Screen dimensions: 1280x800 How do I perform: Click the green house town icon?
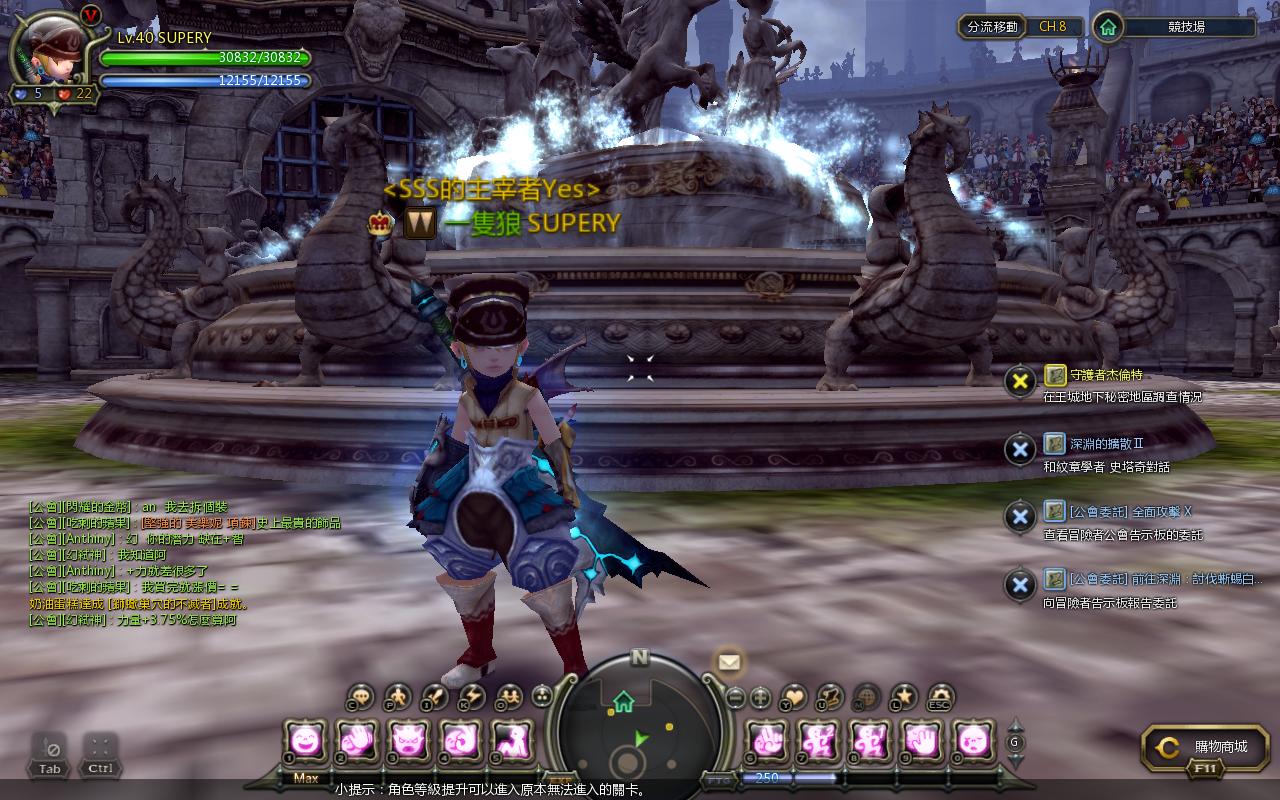[1107, 27]
